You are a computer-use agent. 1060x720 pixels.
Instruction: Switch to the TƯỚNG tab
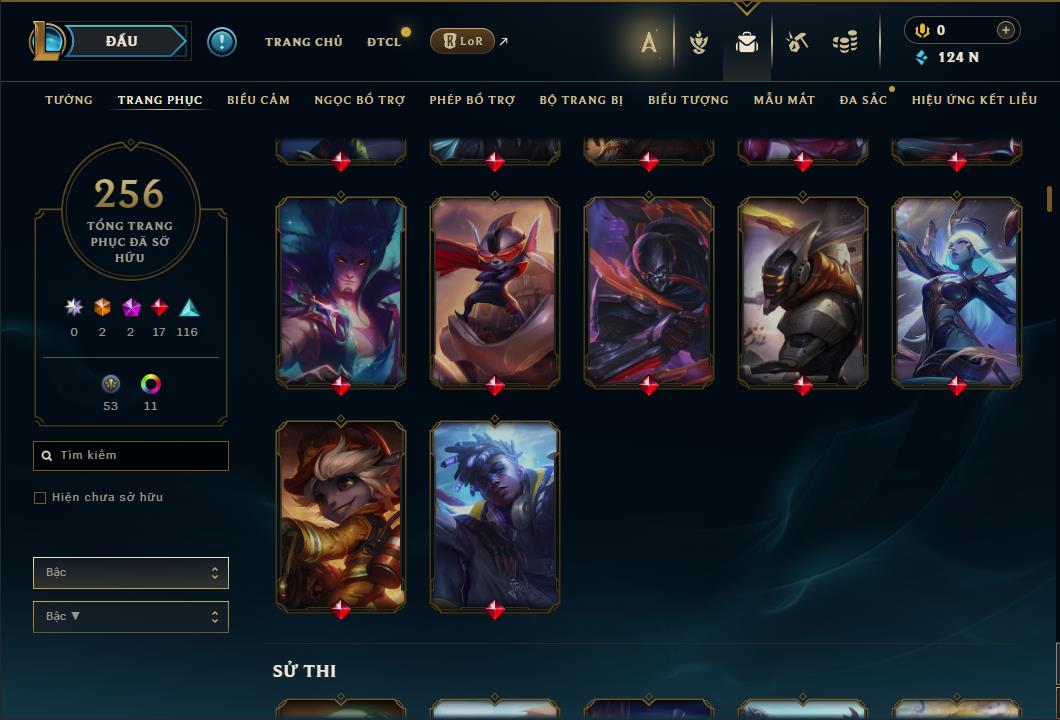point(69,100)
